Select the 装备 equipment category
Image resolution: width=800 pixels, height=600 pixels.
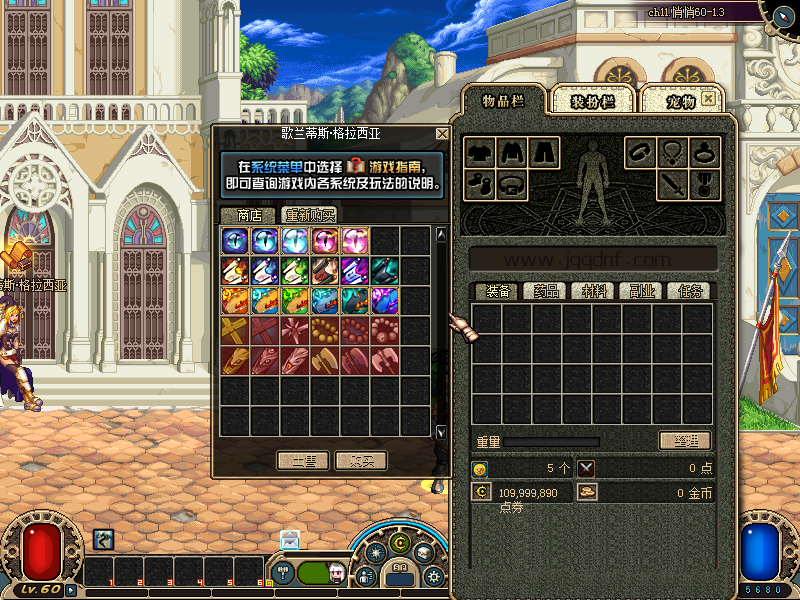[x=497, y=291]
